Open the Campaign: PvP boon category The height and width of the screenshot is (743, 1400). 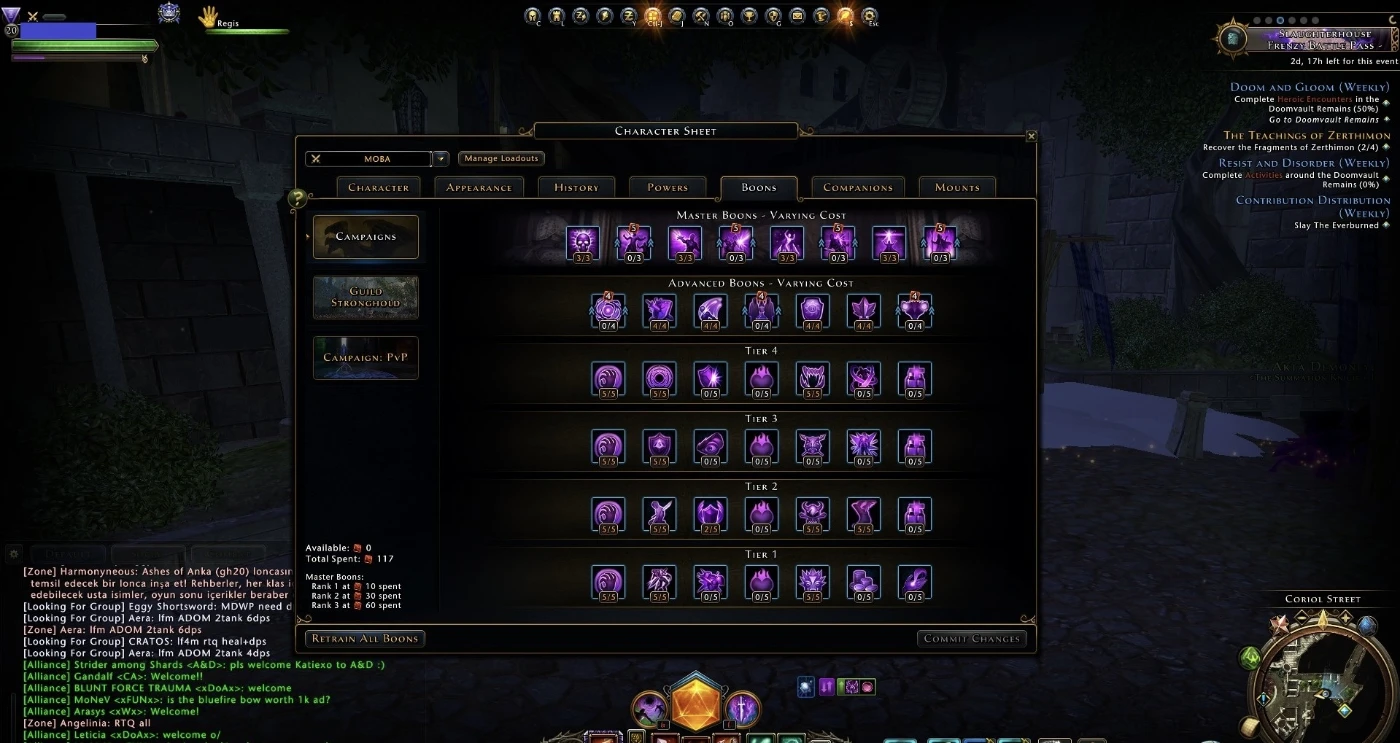pyautogui.click(x=365, y=357)
